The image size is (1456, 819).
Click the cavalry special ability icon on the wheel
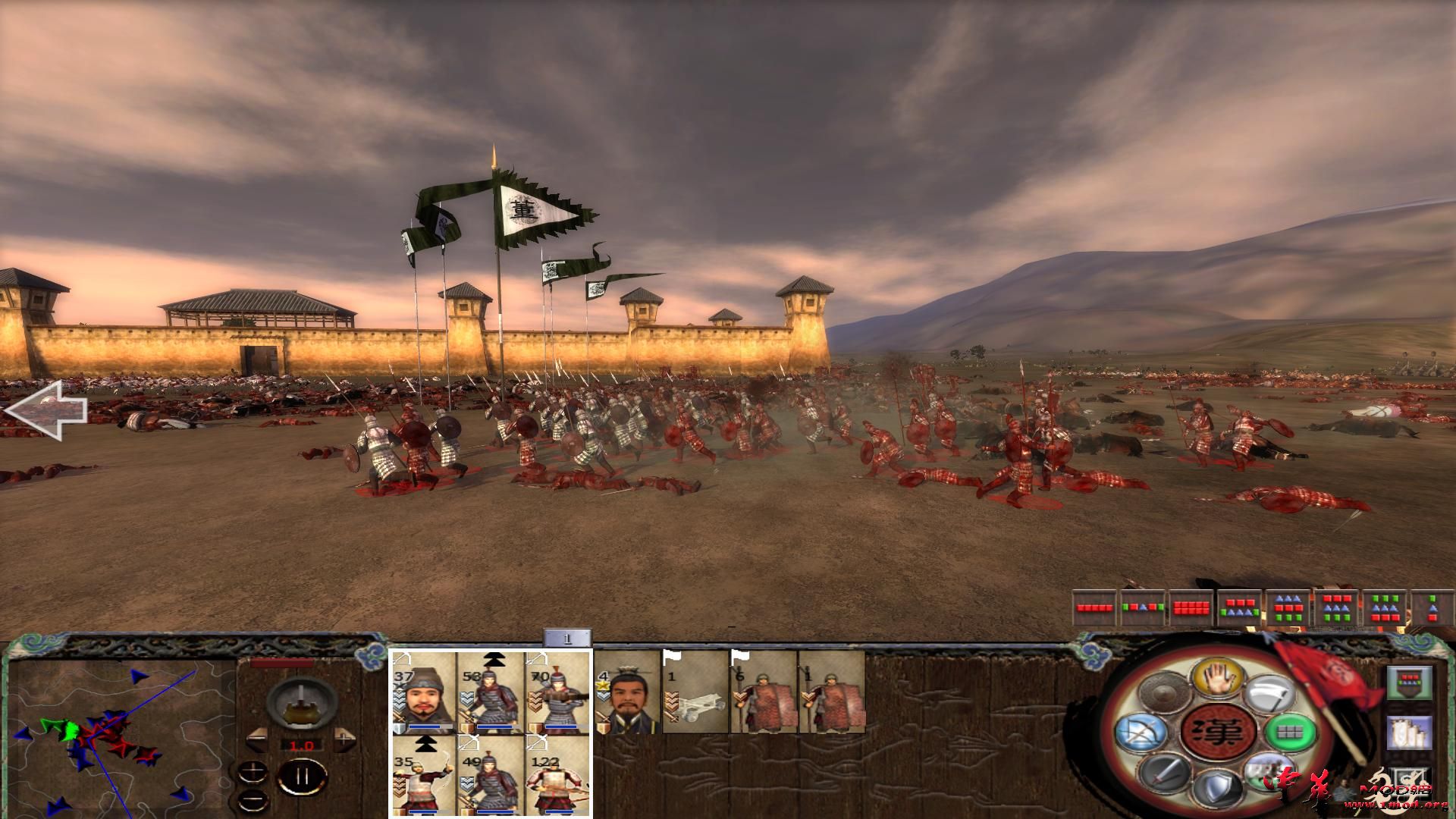tap(1269, 772)
